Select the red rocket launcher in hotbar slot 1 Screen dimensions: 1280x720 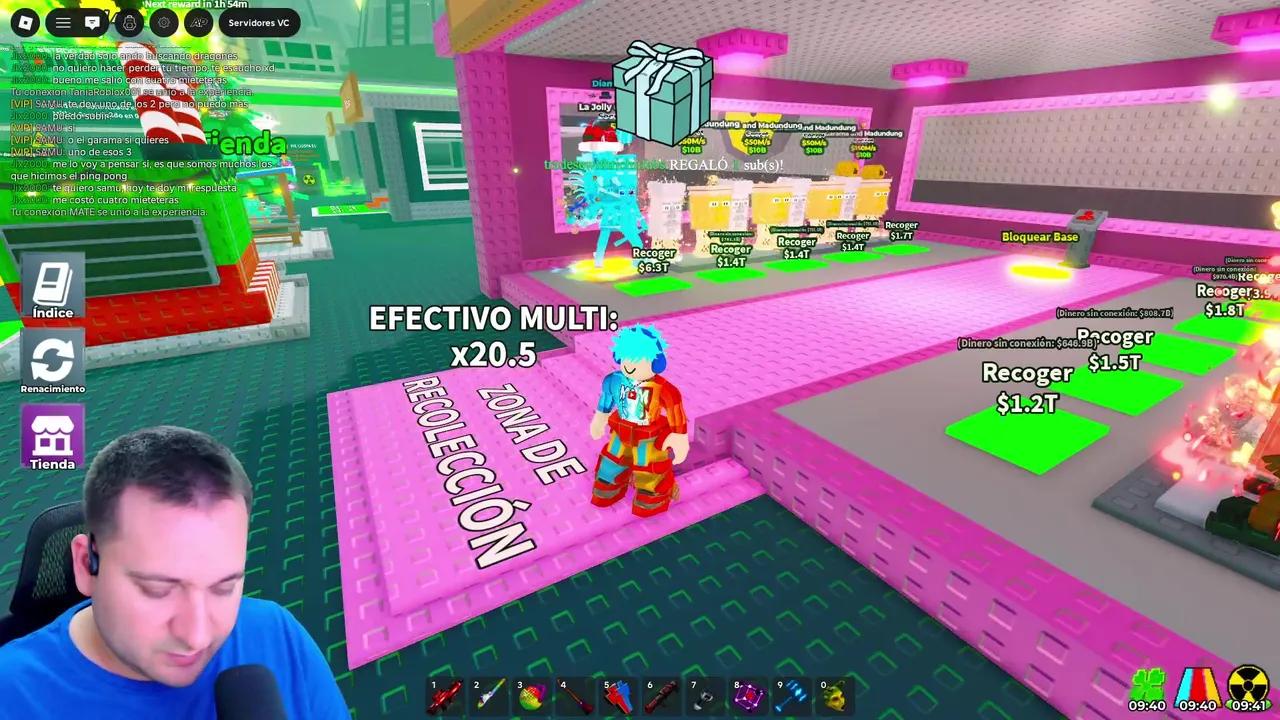pyautogui.click(x=447, y=695)
